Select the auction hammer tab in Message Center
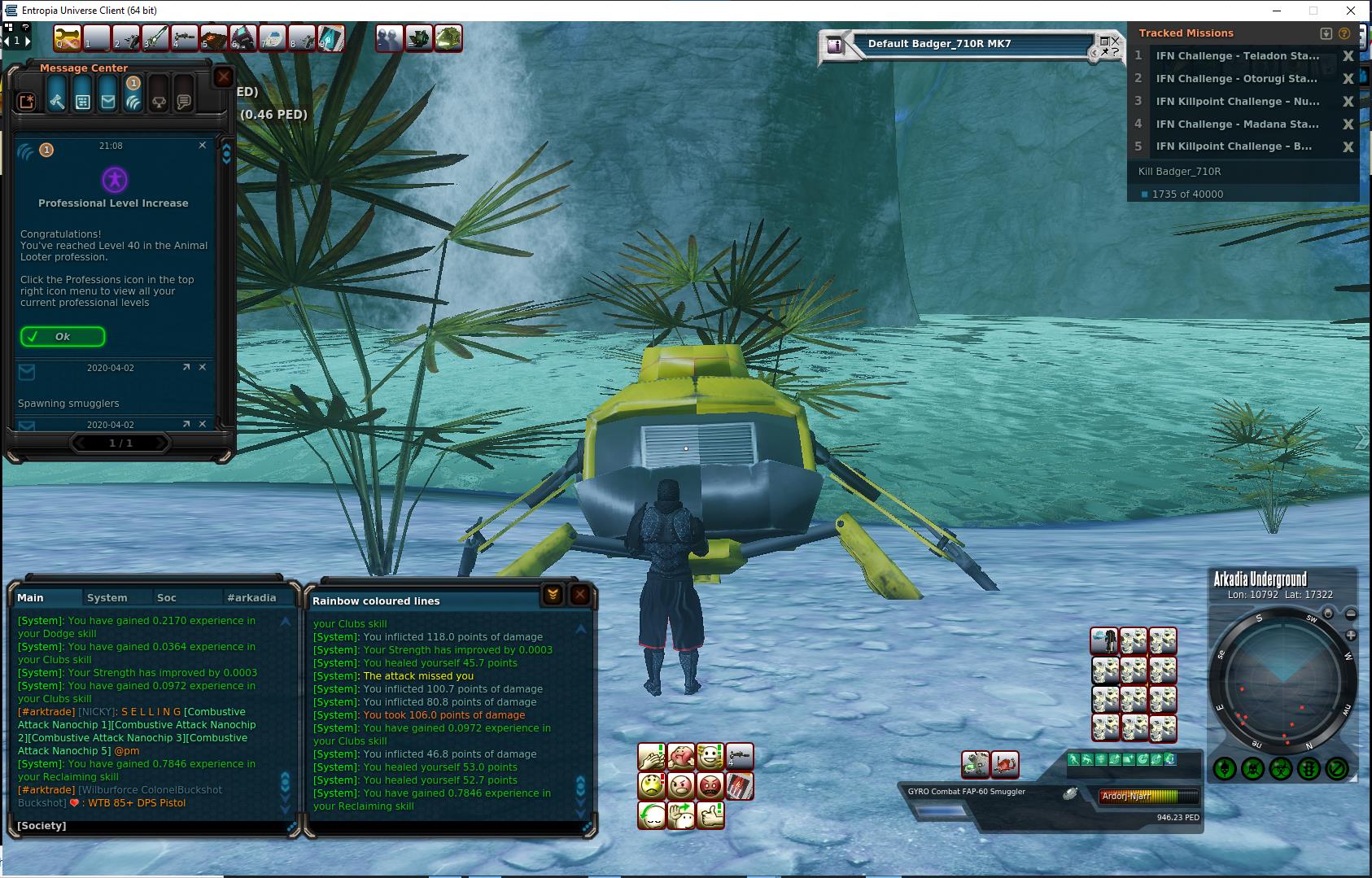Viewport: 1372px width, 878px height. tap(56, 101)
